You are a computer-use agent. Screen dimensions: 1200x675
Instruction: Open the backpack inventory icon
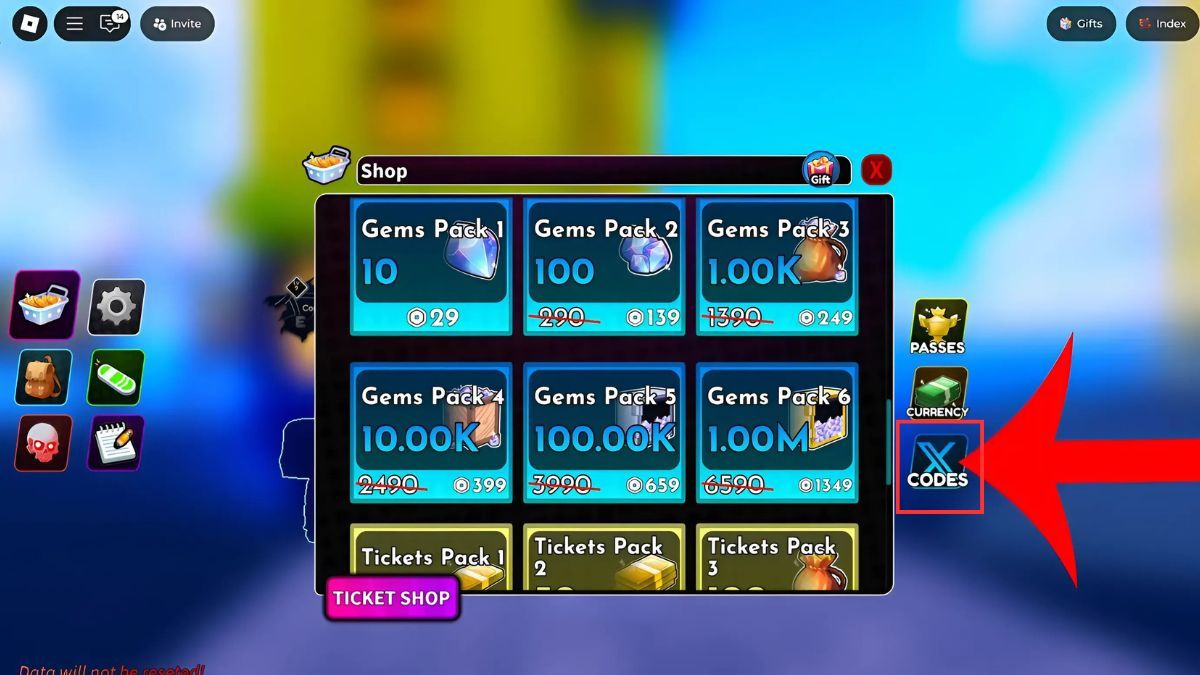click(44, 377)
